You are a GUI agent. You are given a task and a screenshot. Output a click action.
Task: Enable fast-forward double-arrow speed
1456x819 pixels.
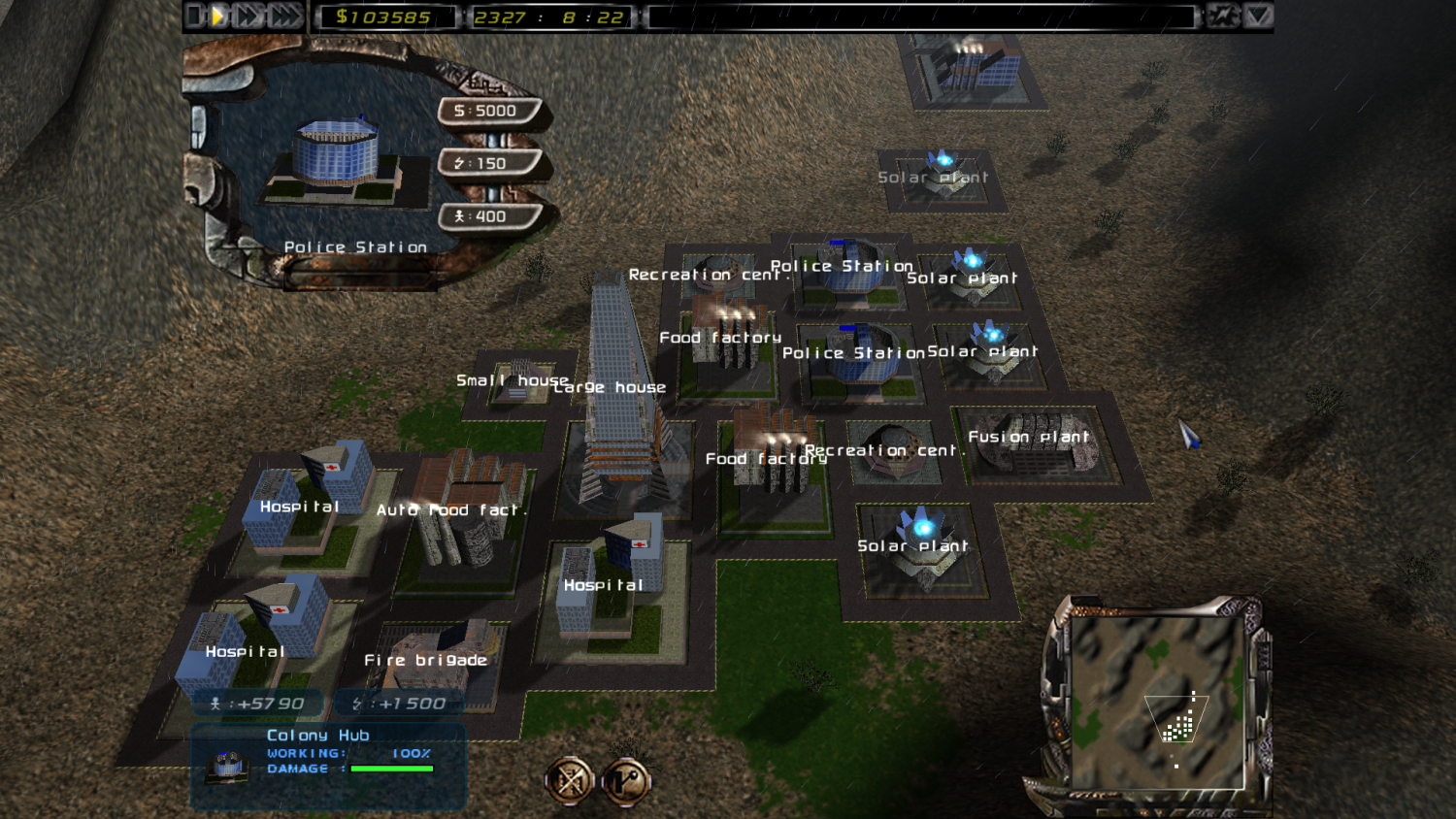248,16
